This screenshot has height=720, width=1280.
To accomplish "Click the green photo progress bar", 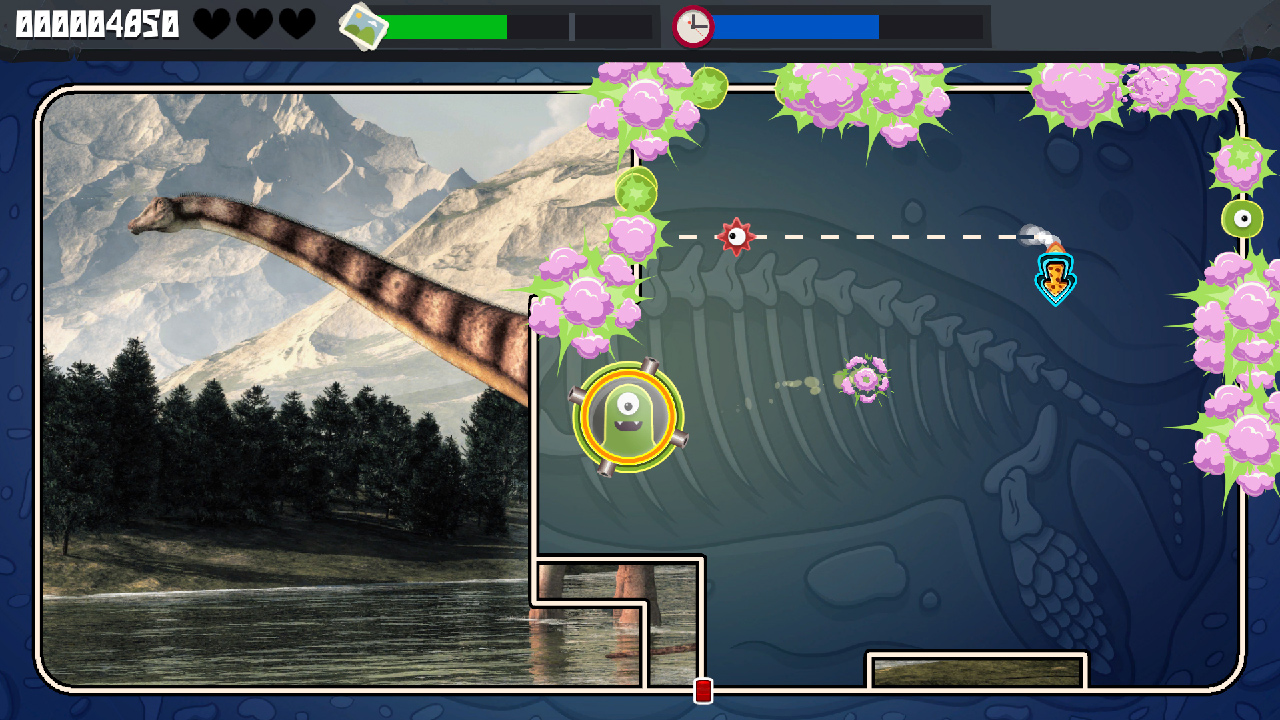I will (450, 25).
